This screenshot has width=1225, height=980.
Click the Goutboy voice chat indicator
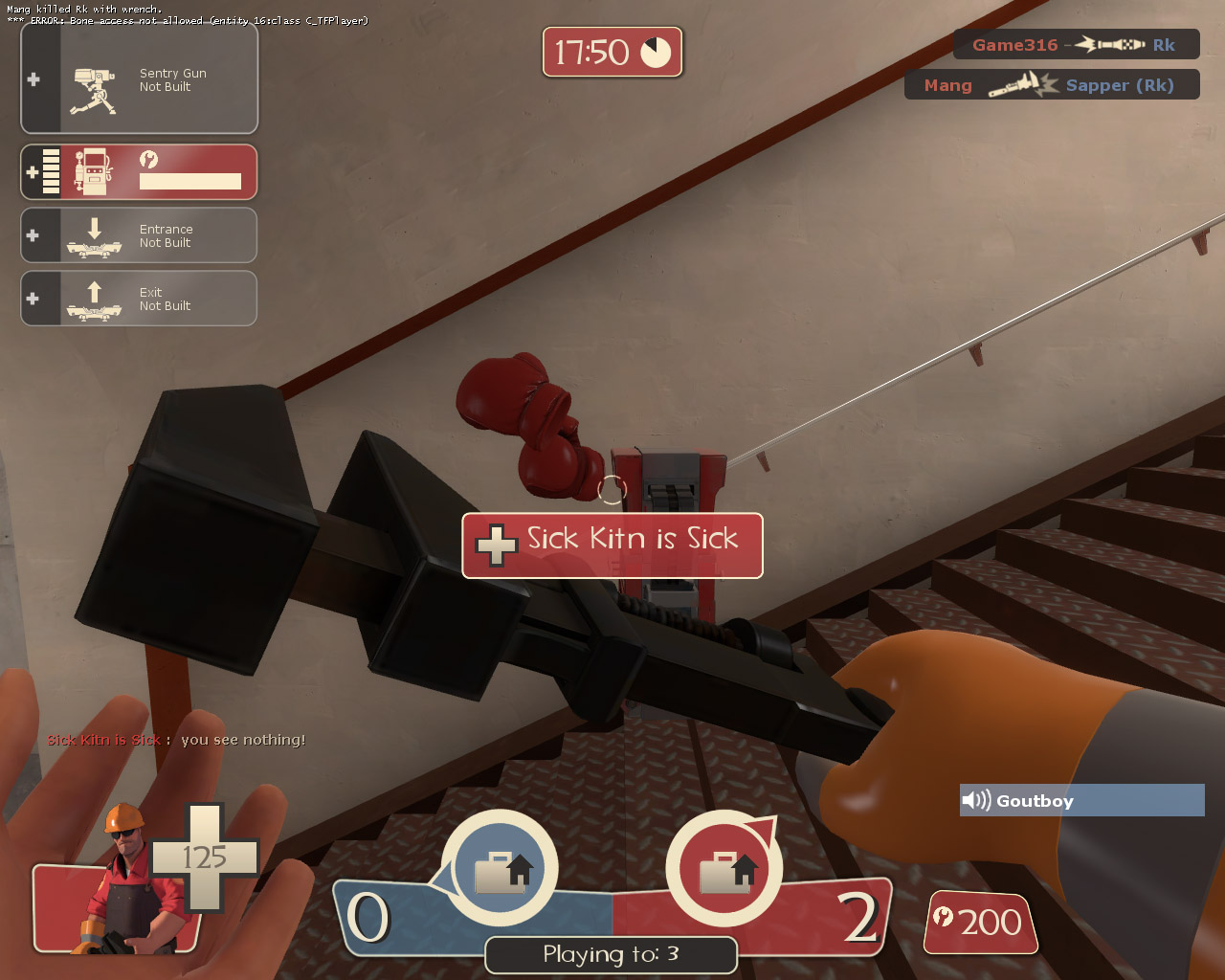1081,801
